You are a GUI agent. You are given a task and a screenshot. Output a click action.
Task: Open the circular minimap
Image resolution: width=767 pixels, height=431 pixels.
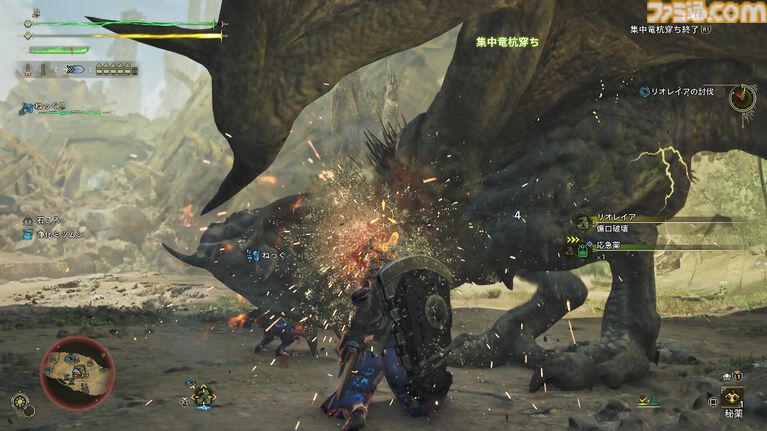pyautogui.click(x=76, y=372)
